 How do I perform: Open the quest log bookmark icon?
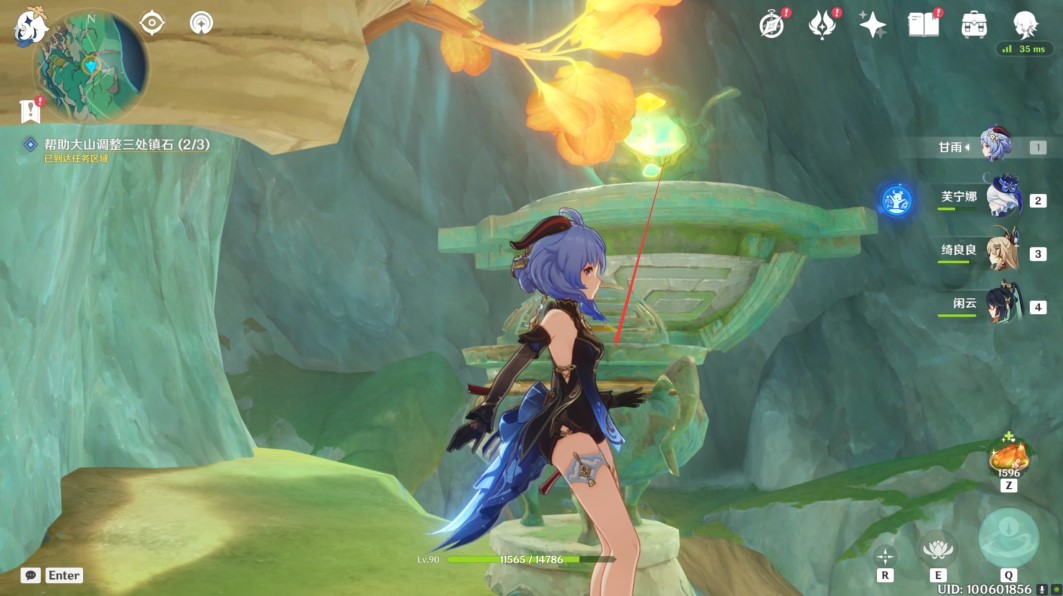(29, 111)
